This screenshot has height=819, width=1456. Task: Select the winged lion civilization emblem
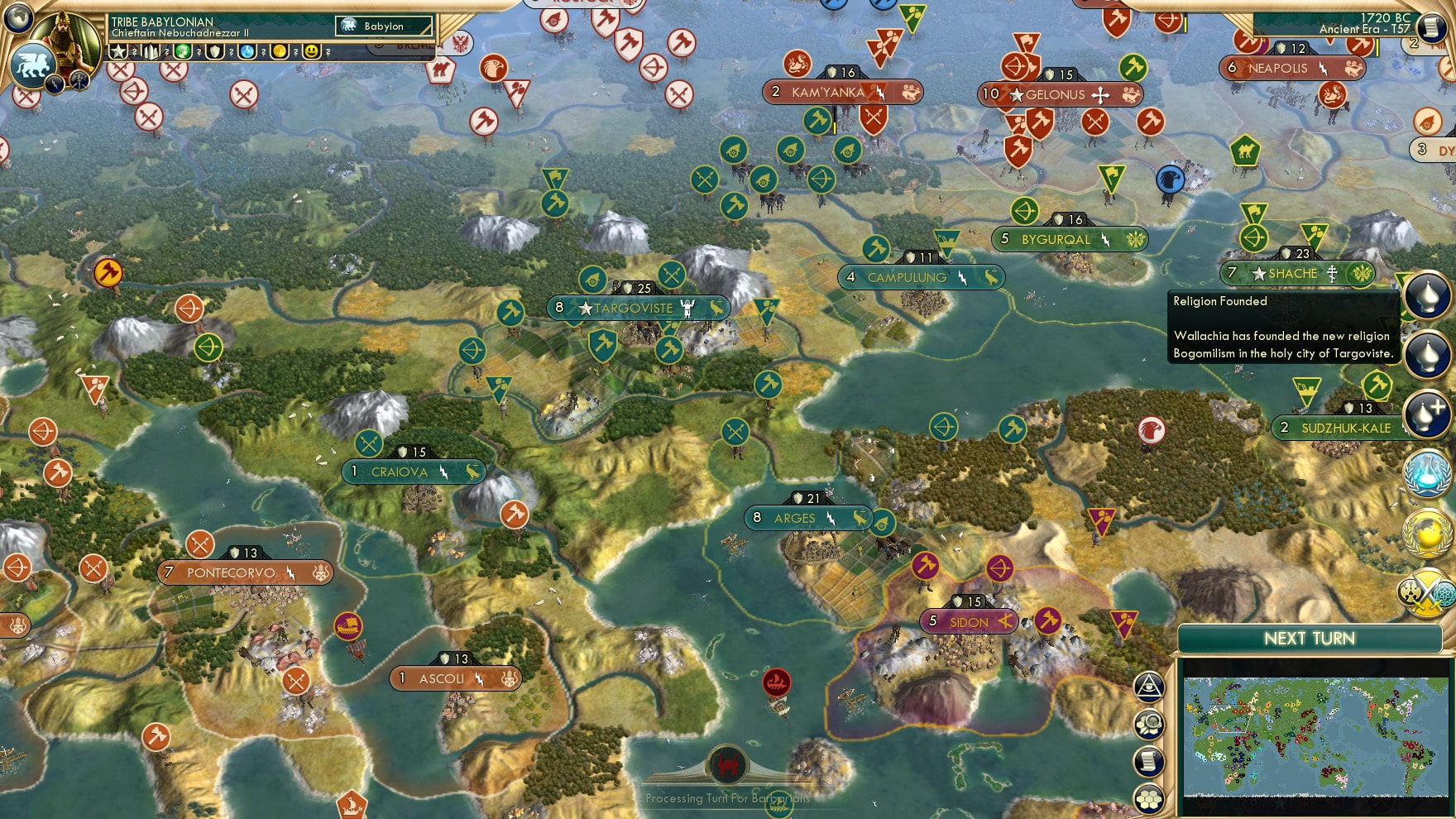(31, 65)
